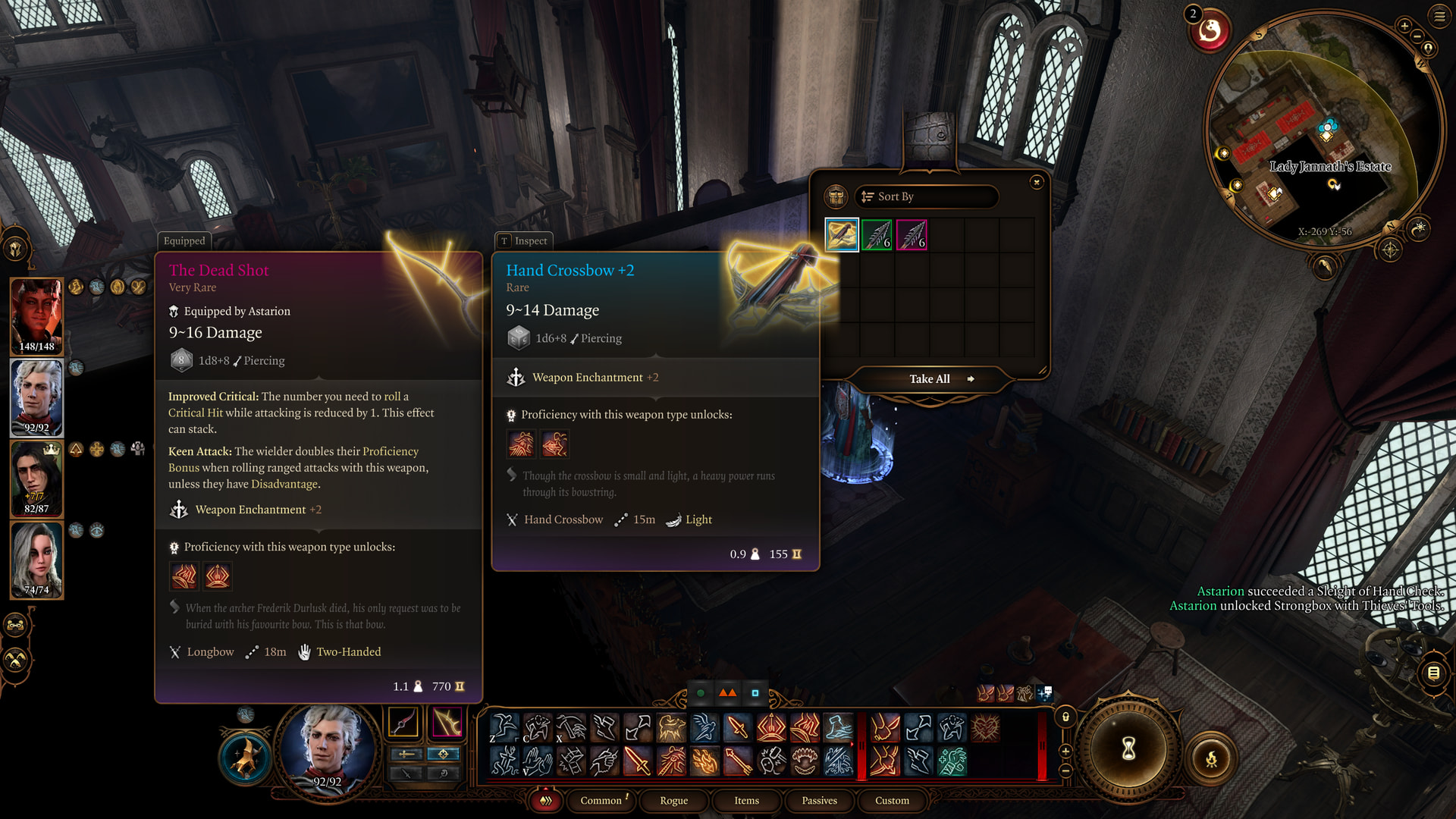
Task: Select Astarion's portrait in party list
Action: coord(36,397)
